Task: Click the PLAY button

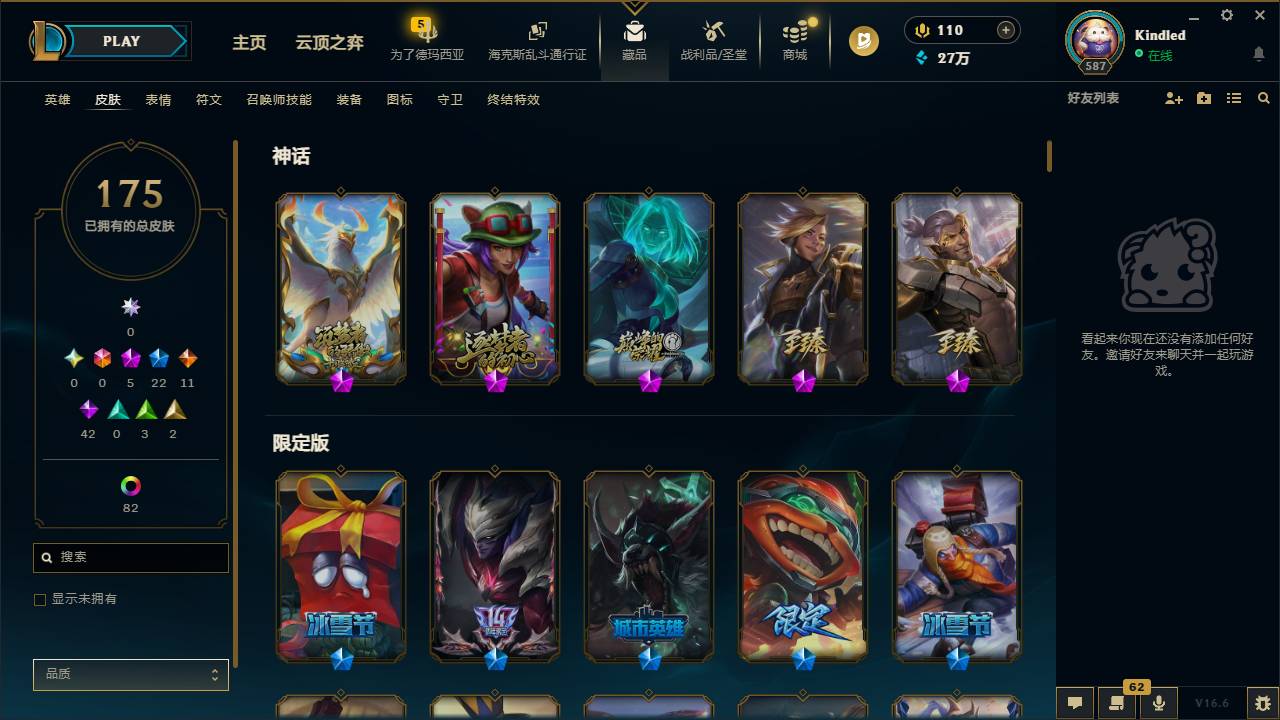Action: [122, 41]
